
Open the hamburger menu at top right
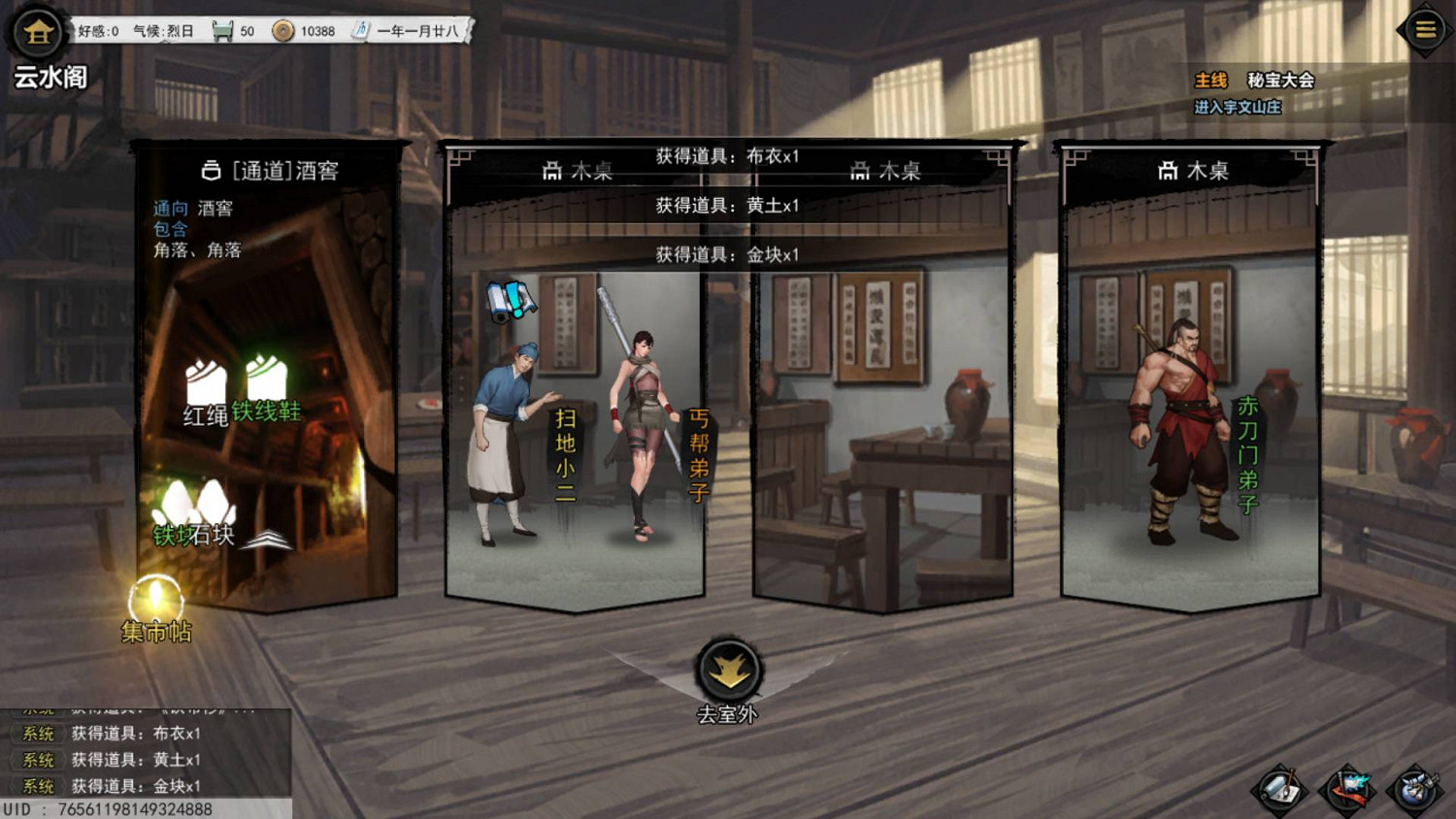(x=1424, y=28)
